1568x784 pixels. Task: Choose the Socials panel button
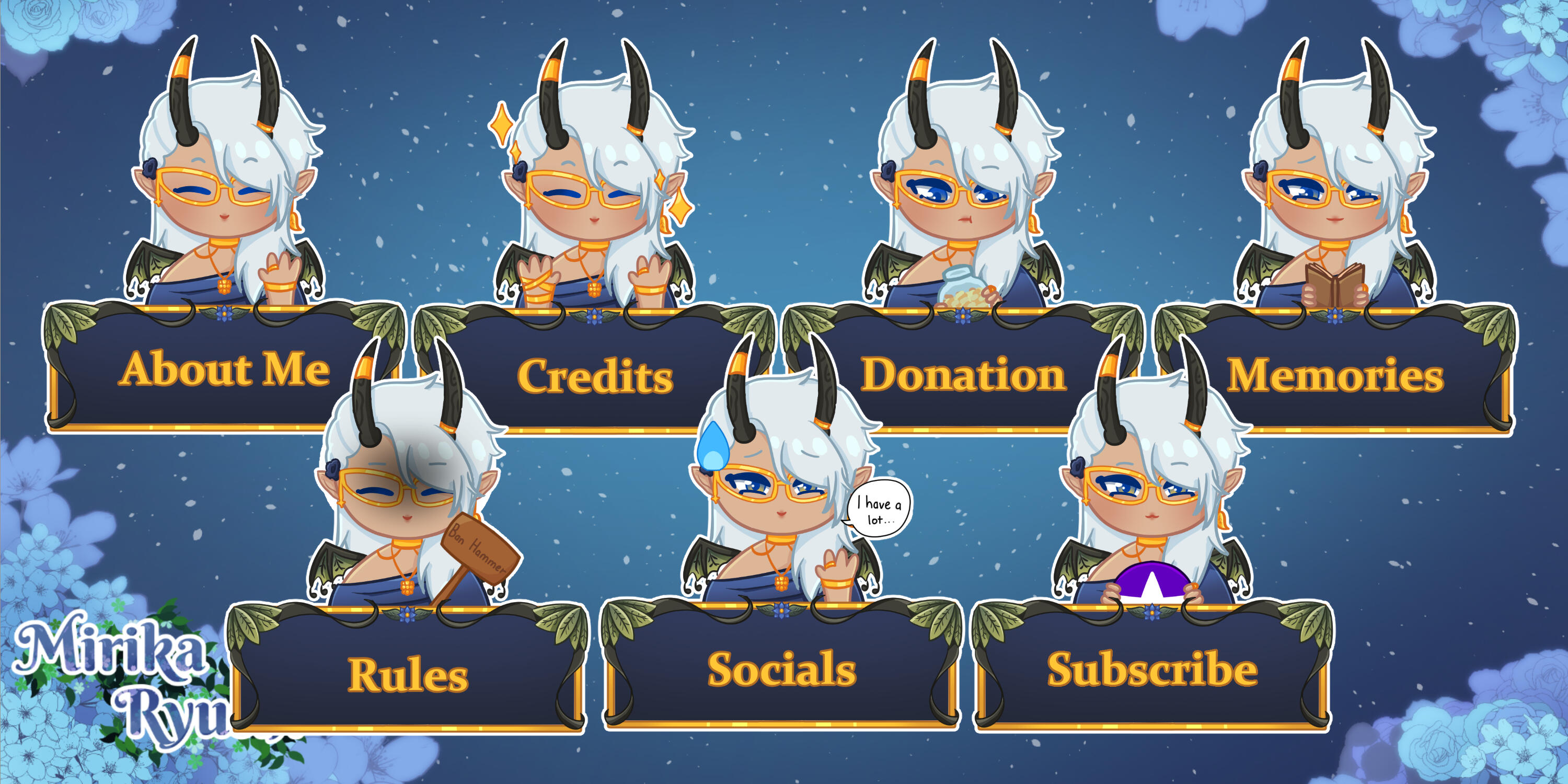coord(781,670)
